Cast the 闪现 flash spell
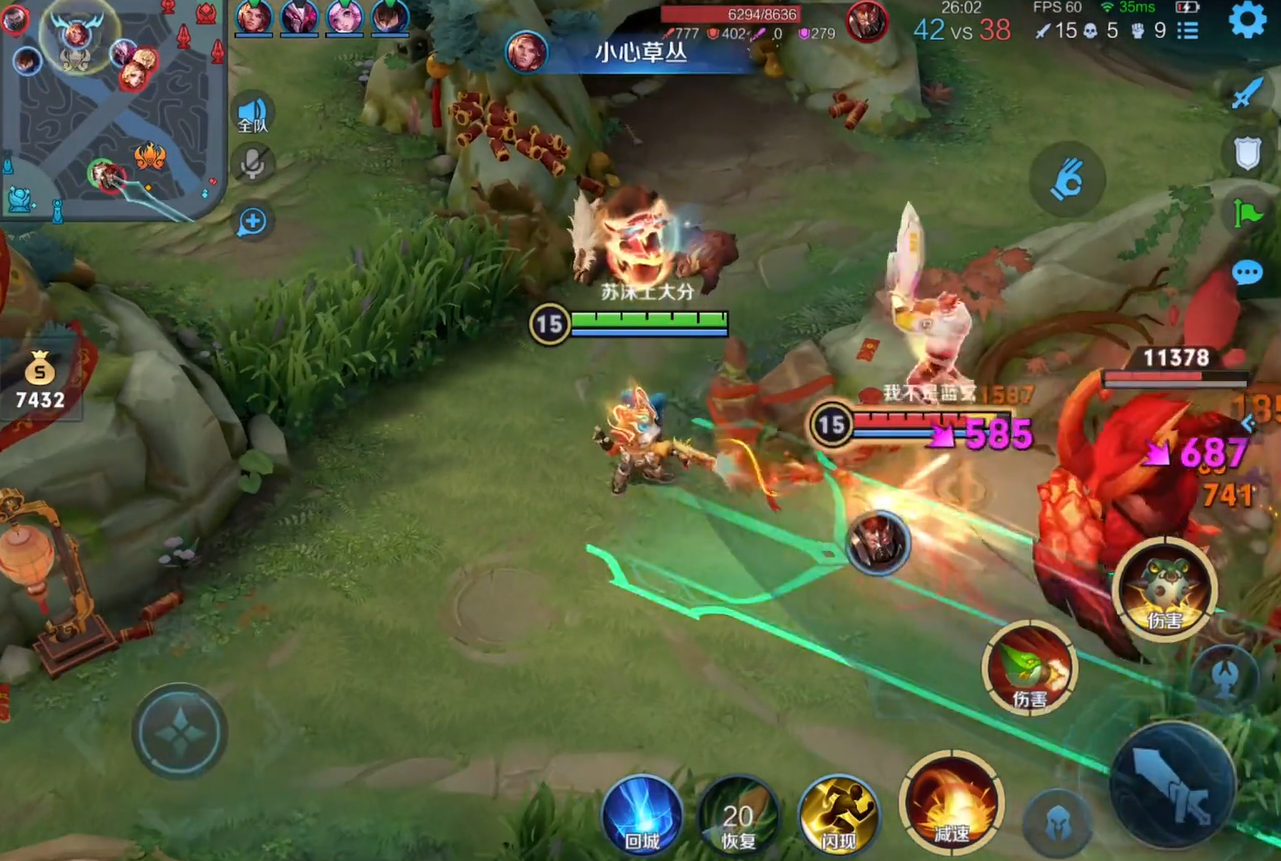 point(838,814)
